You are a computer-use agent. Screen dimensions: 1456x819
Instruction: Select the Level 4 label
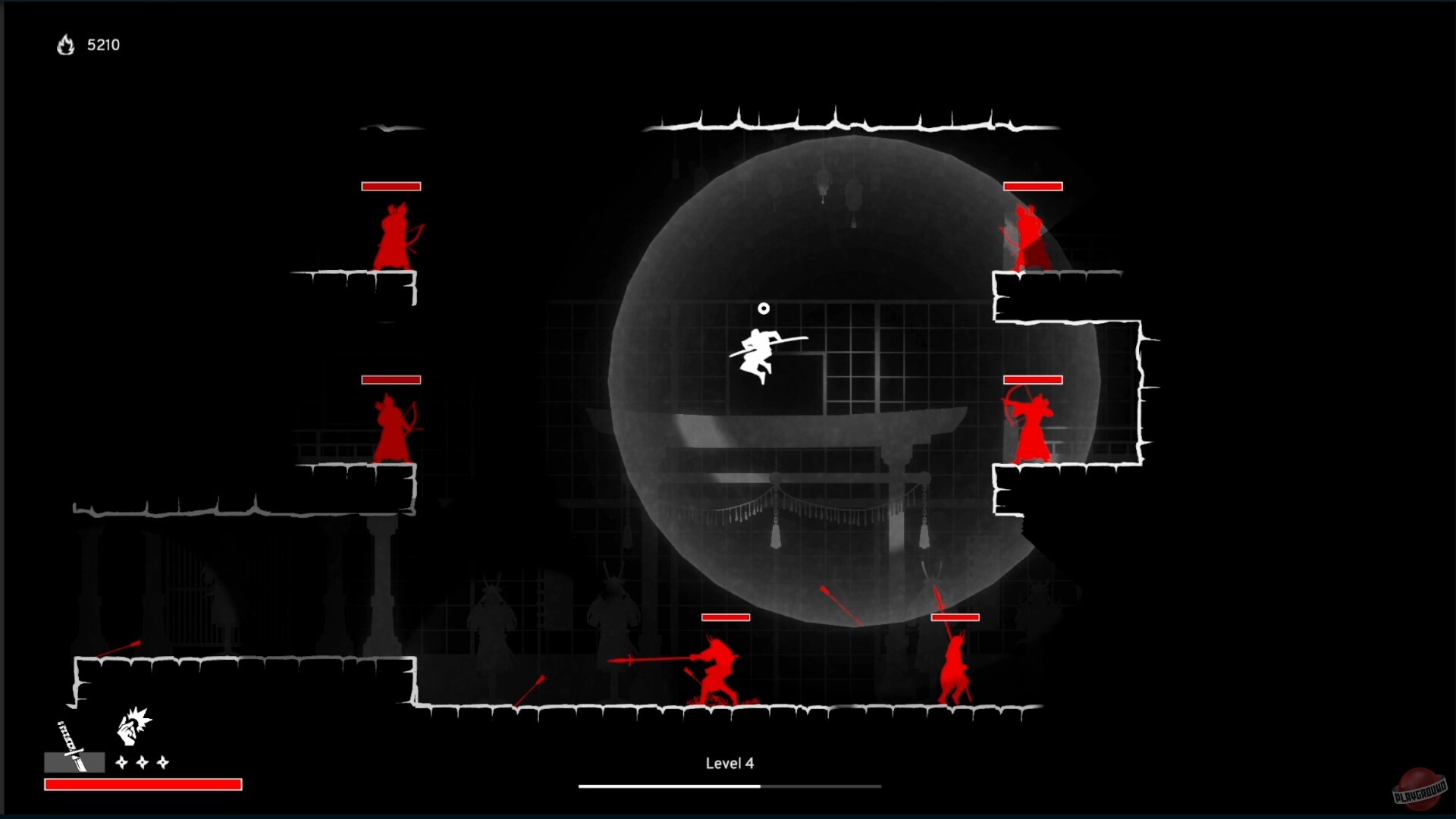(729, 764)
